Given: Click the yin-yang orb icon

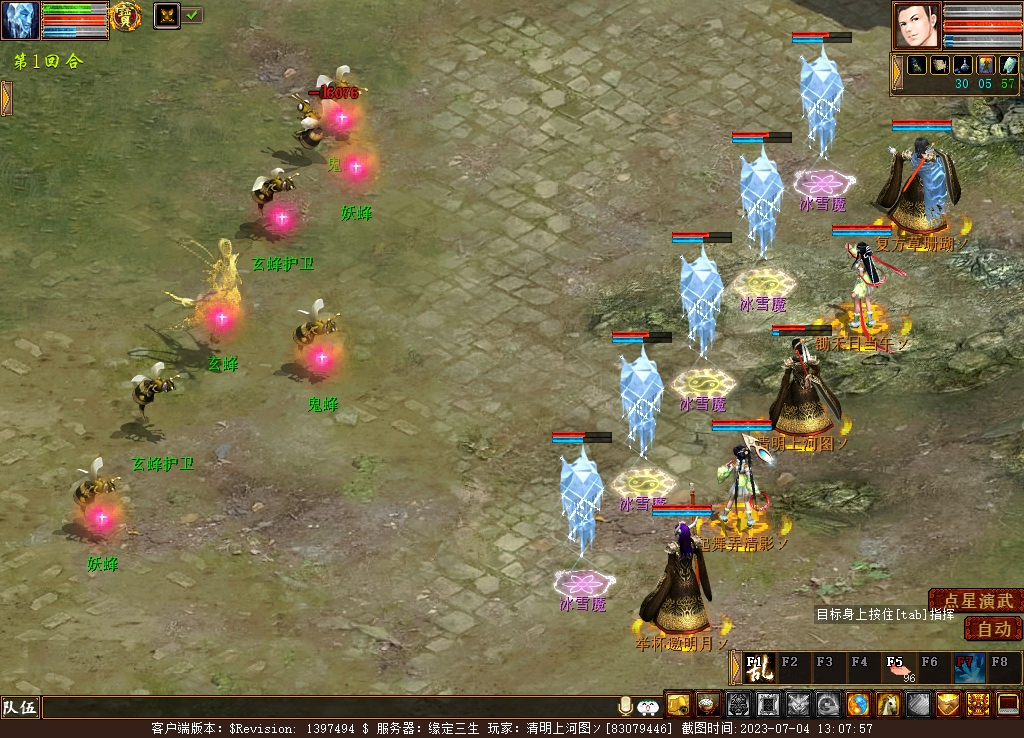Looking at the screenshot, I should click(858, 705).
